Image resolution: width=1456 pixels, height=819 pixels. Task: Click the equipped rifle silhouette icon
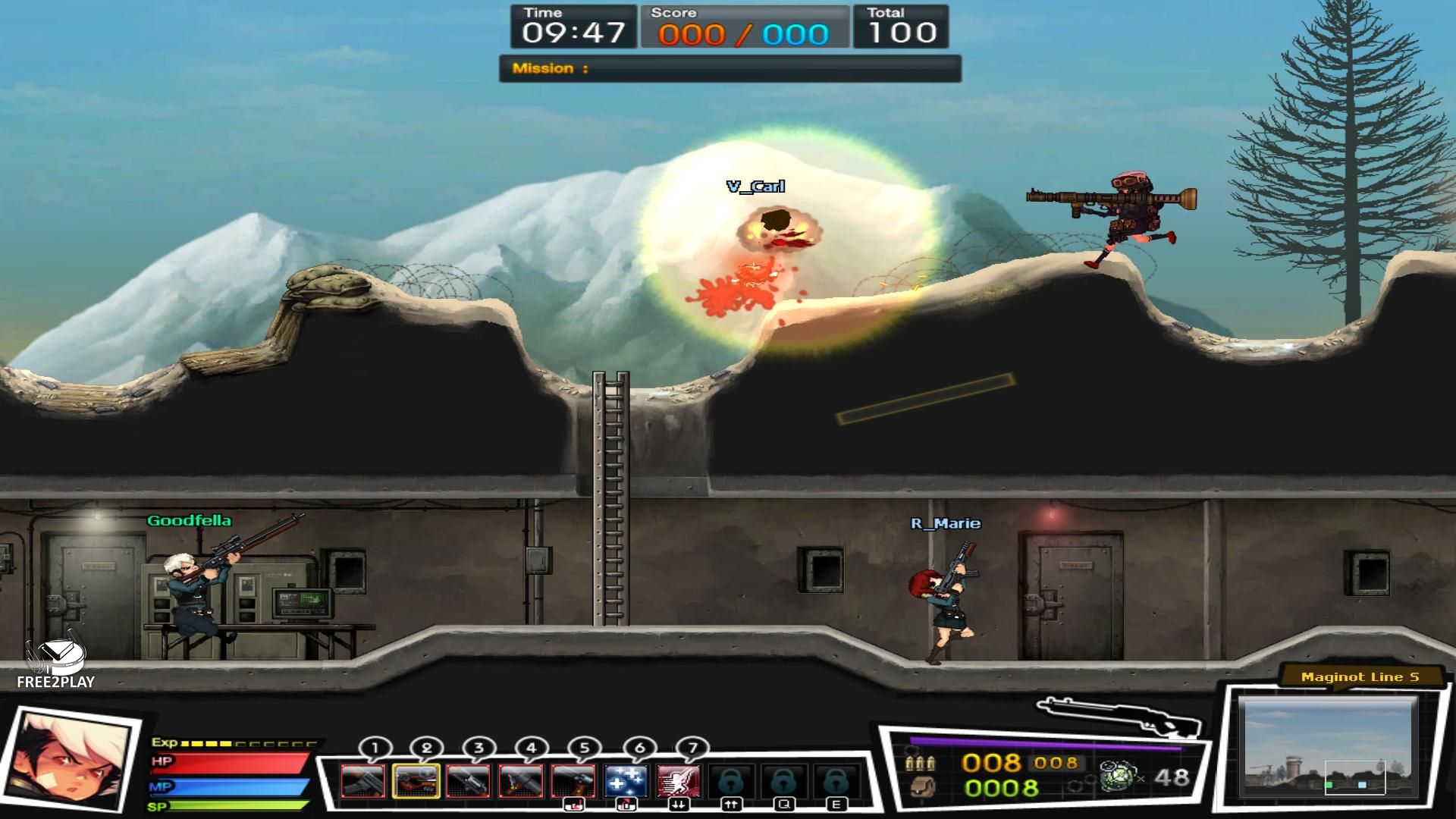(x=1118, y=715)
